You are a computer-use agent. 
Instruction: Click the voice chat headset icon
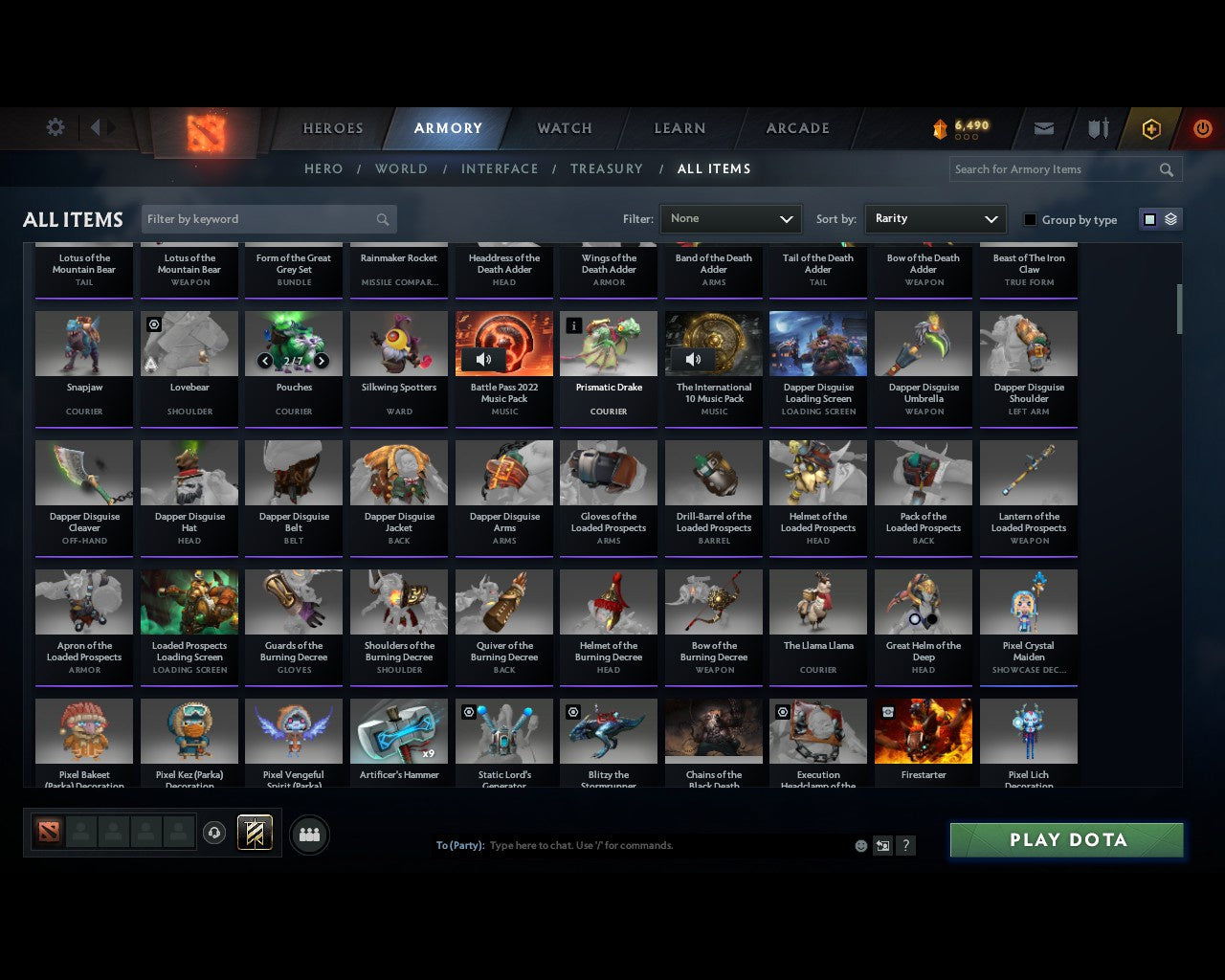pos(215,833)
